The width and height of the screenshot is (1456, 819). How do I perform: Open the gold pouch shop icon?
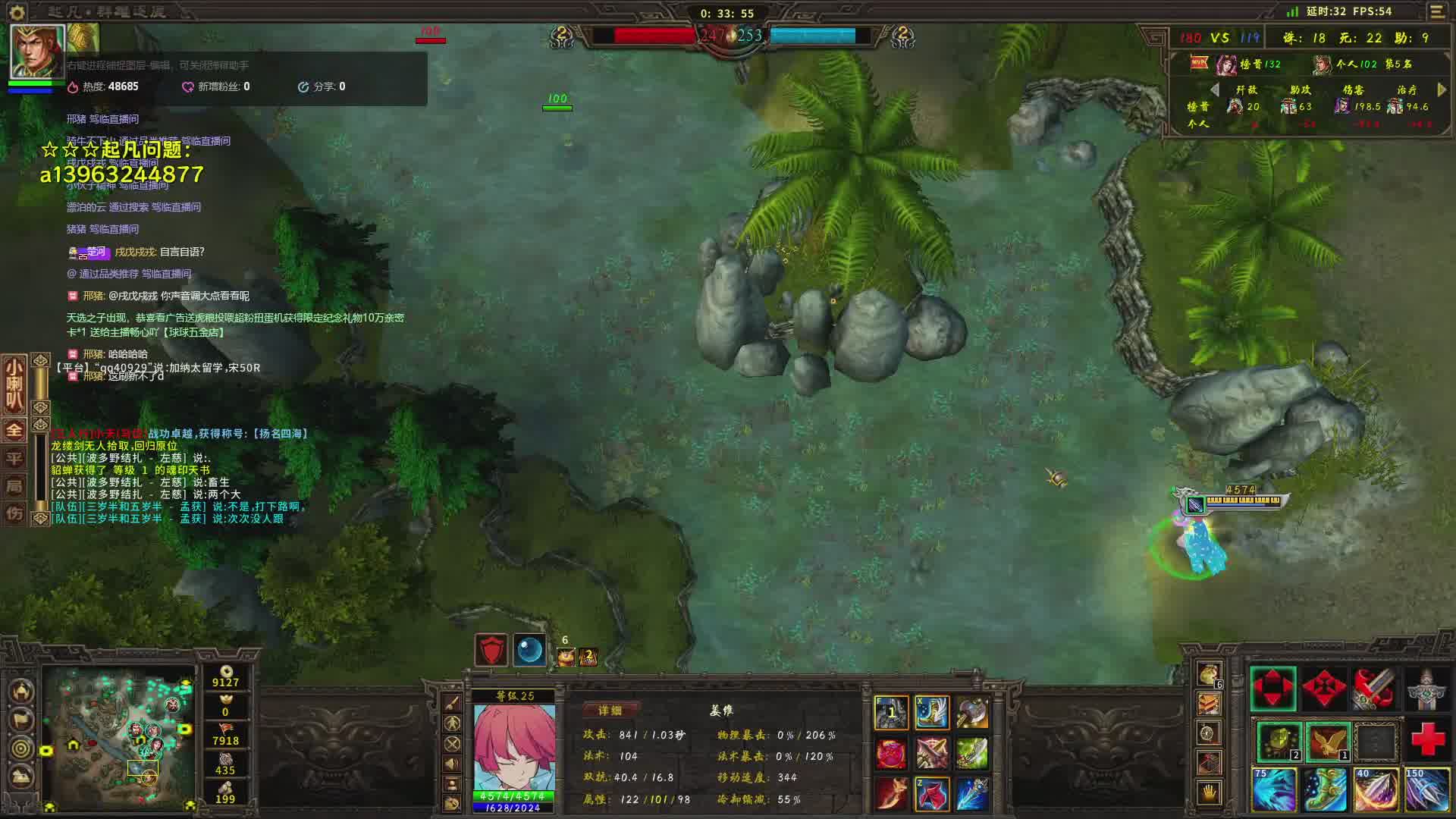1209,673
